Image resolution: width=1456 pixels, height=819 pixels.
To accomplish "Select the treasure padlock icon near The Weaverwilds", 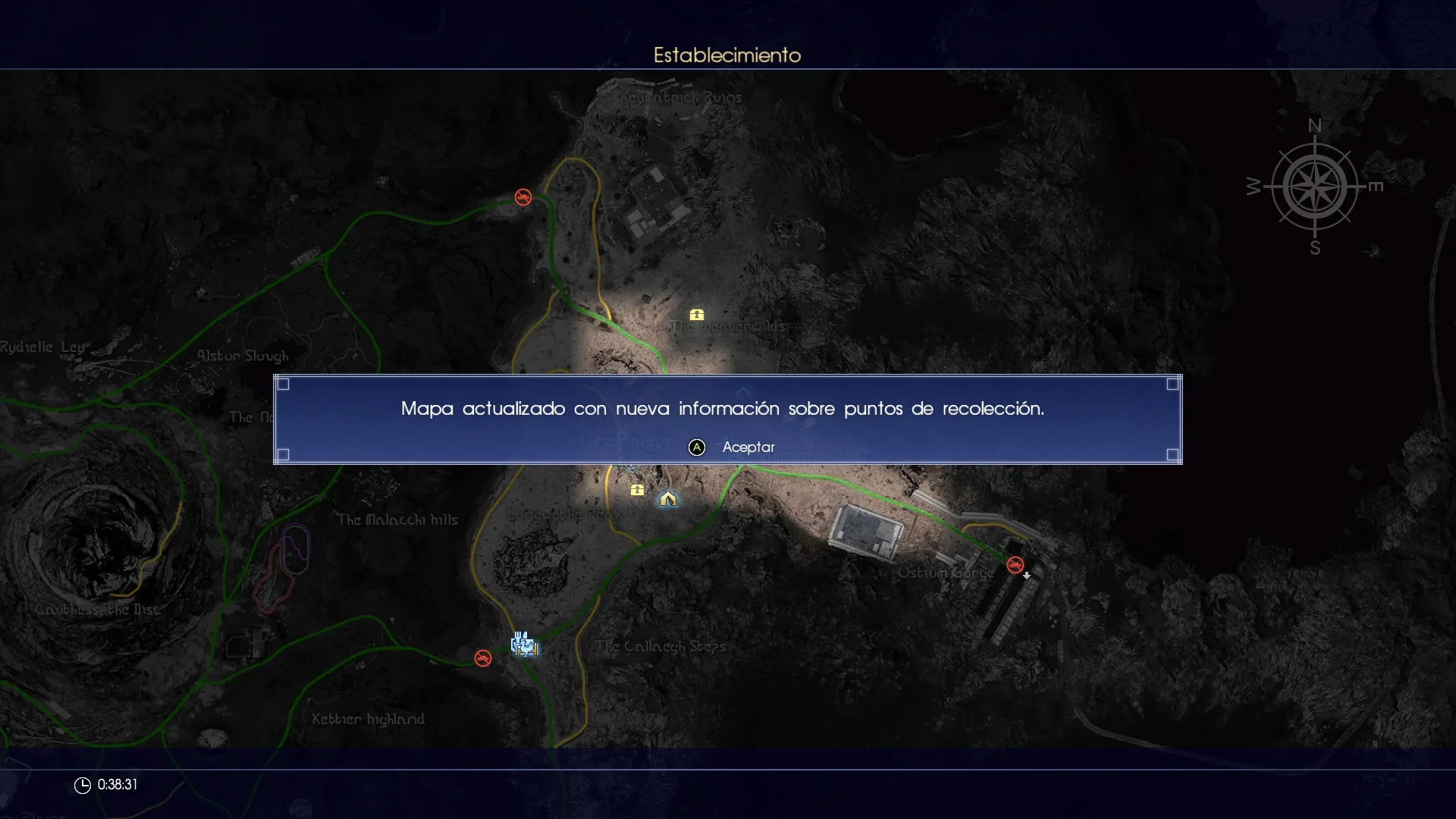I will pyautogui.click(x=697, y=315).
